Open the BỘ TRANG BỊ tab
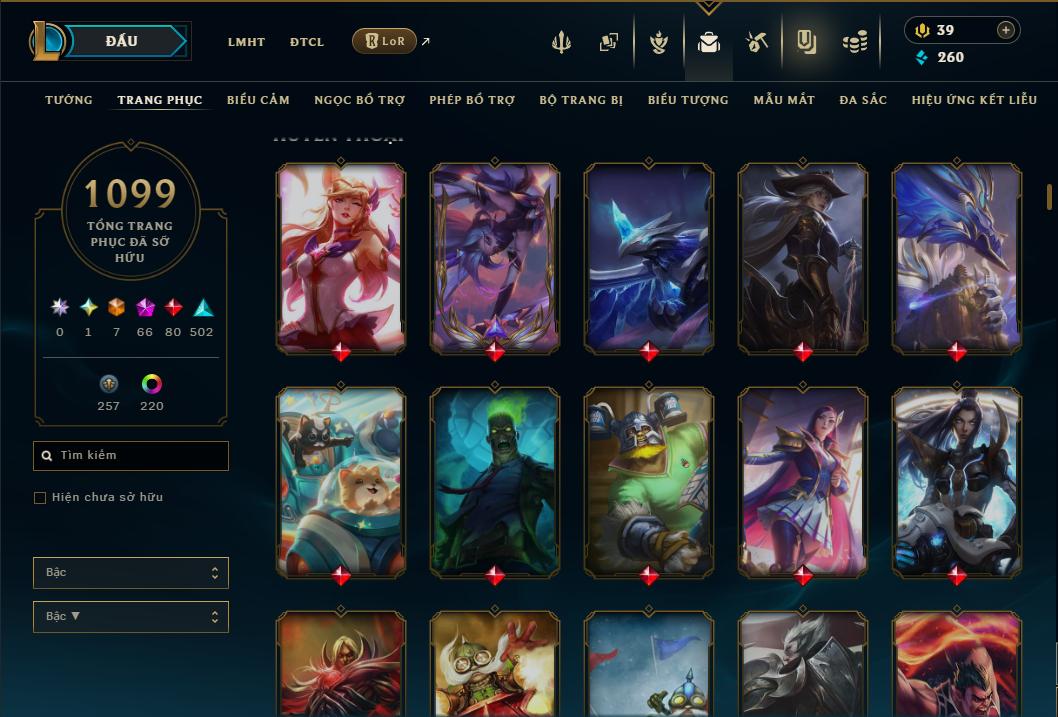The height and width of the screenshot is (717, 1058). point(581,100)
